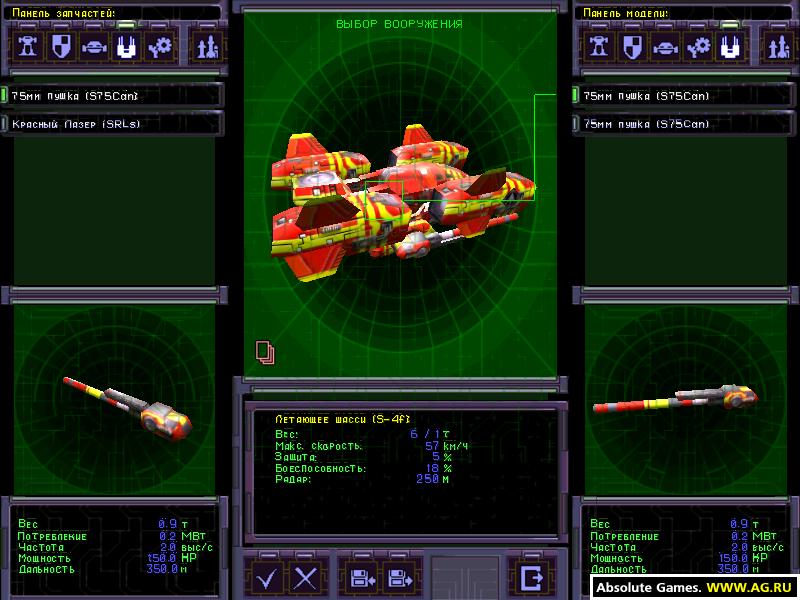The width and height of the screenshot is (800, 600).
Task: Show the robot chassis tab in model panel
Action: pos(601,46)
